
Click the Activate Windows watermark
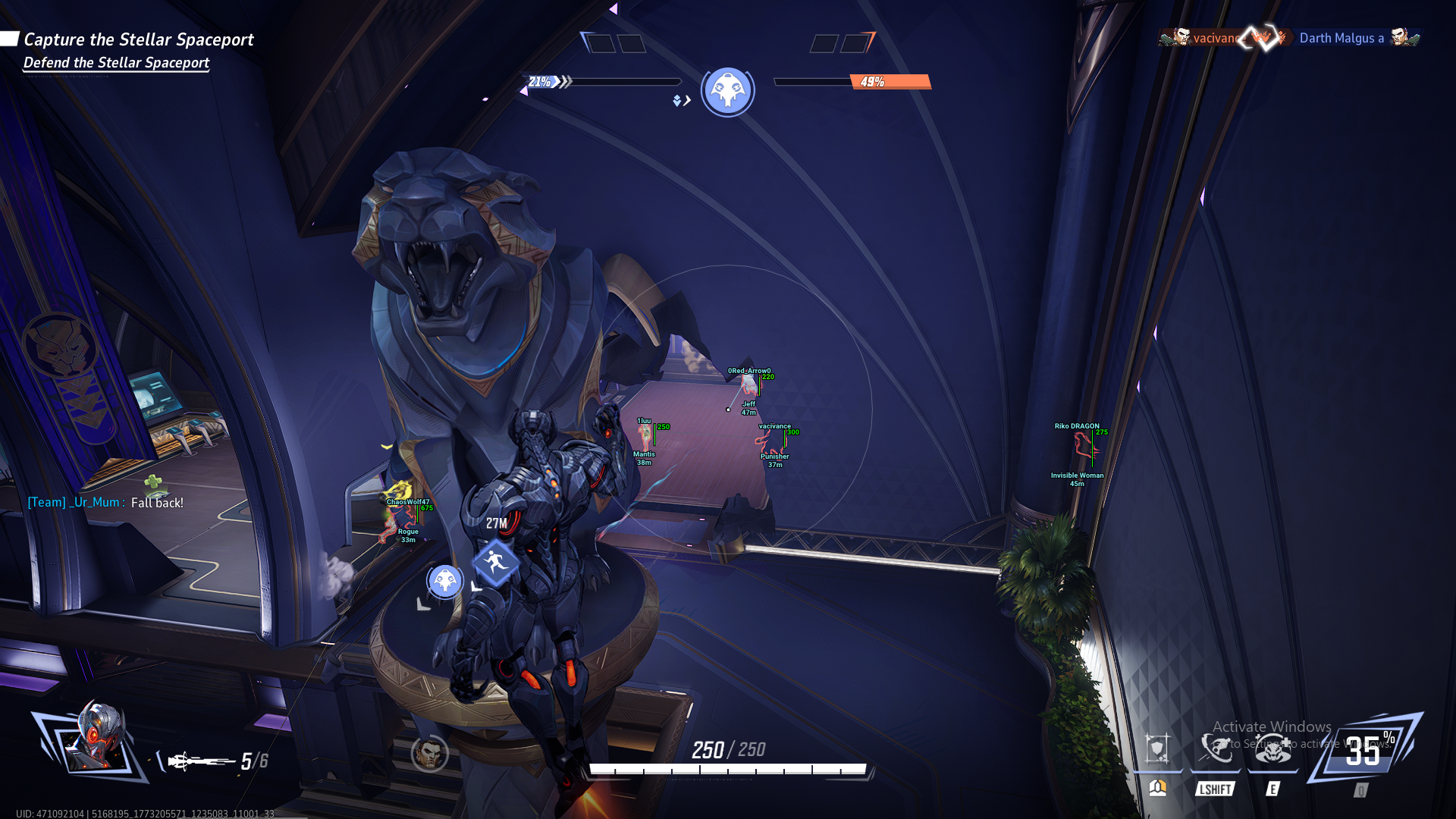point(1272,726)
